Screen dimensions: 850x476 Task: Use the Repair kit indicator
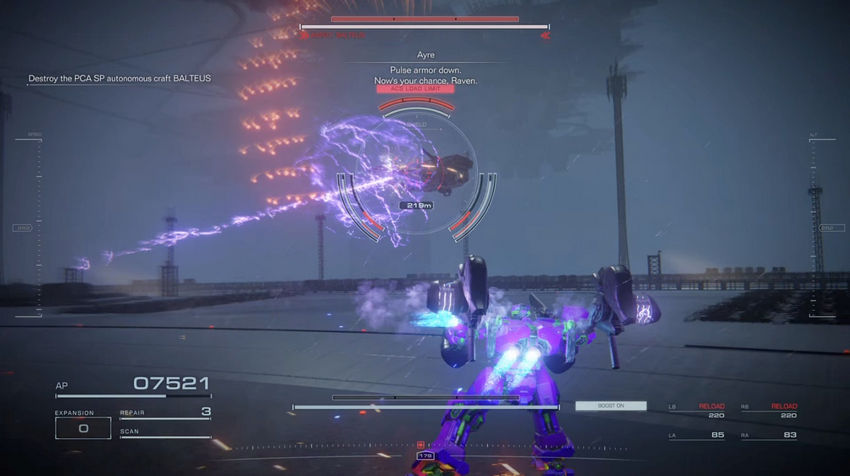(x=165, y=412)
